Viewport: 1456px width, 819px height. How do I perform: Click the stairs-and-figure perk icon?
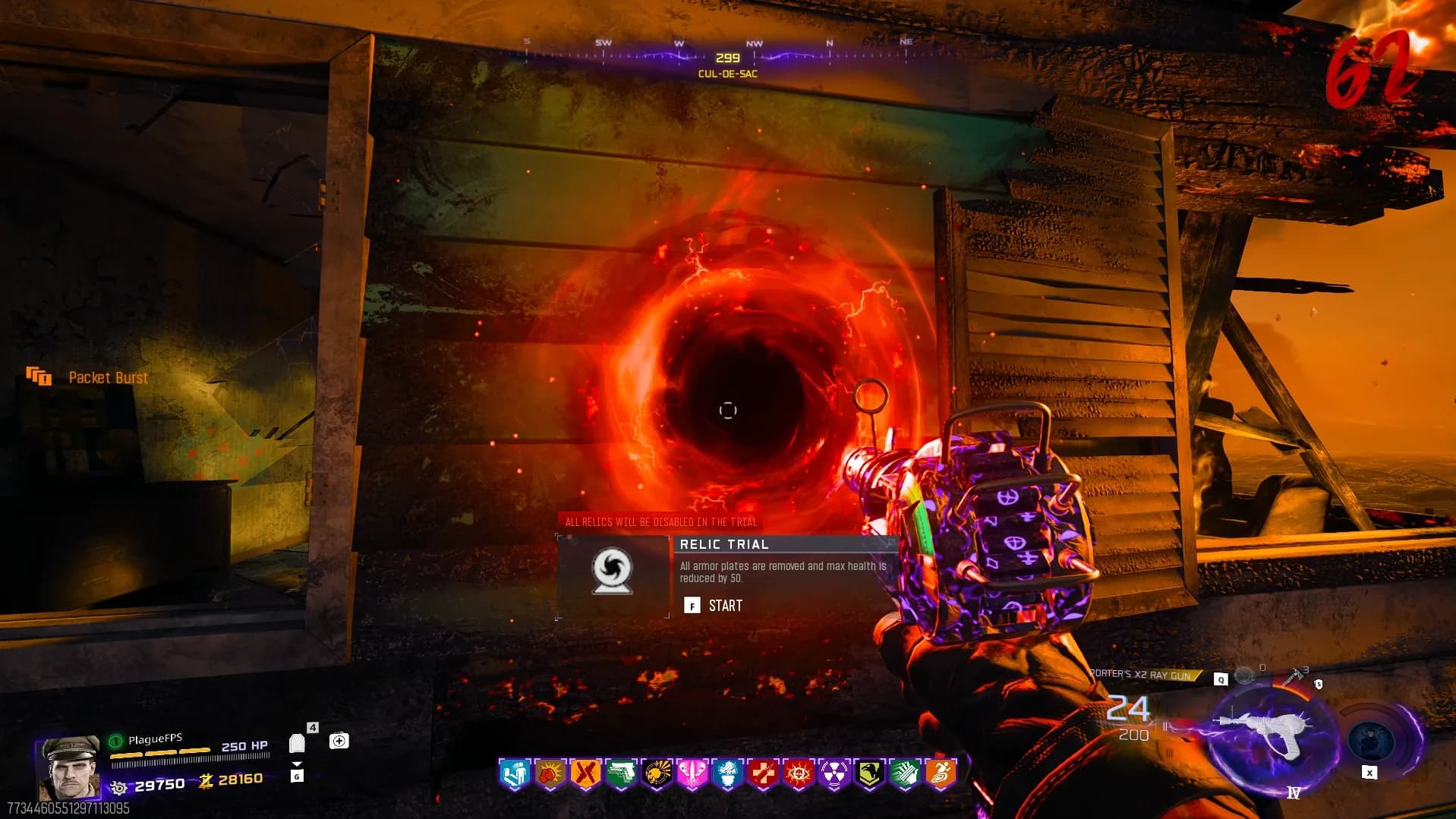514,774
